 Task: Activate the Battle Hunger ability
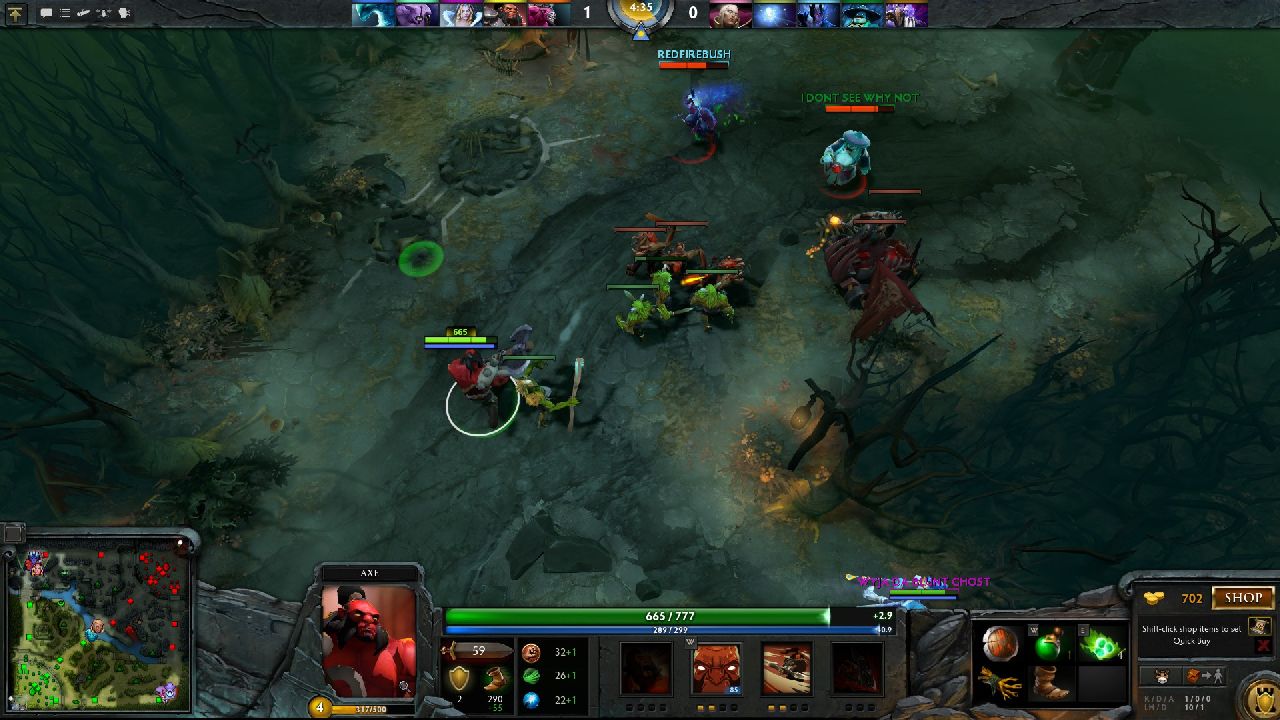pos(716,668)
